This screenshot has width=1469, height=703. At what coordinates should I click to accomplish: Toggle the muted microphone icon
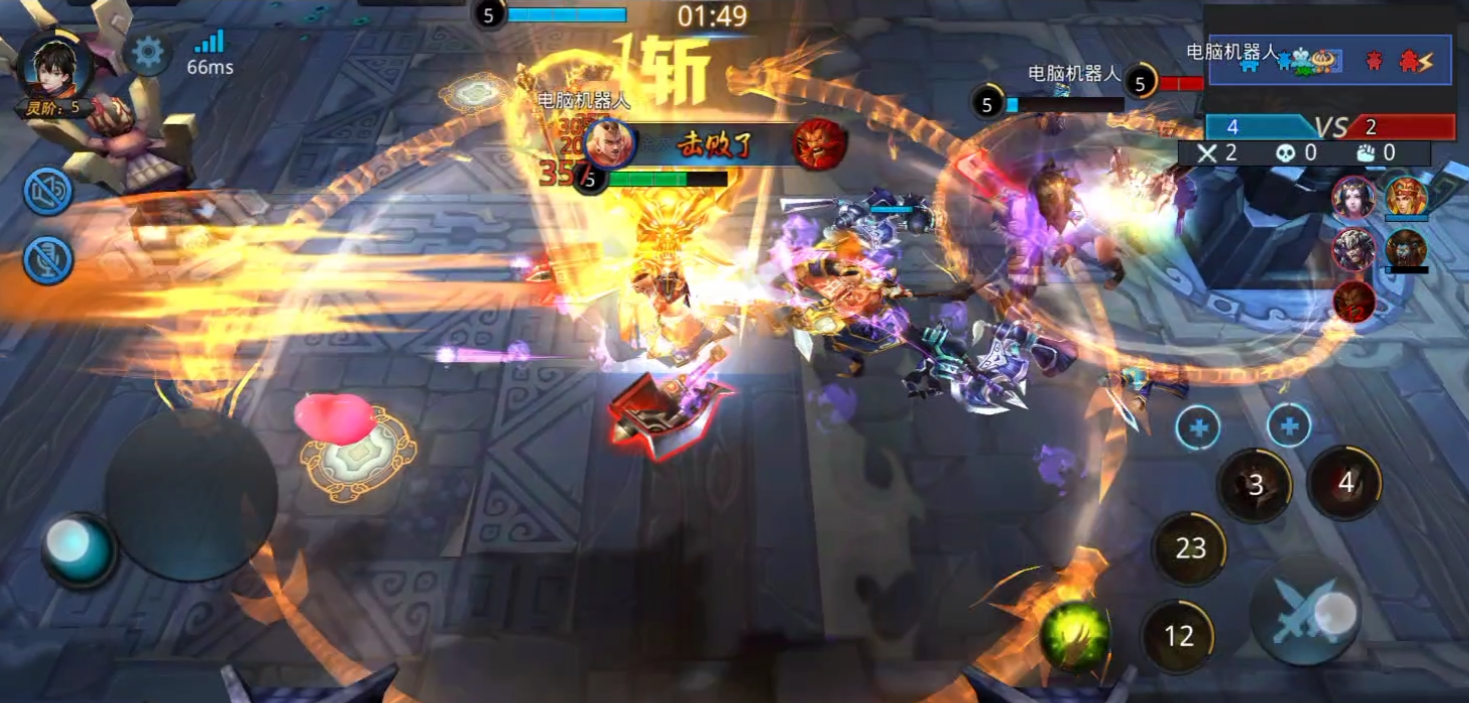coord(48,260)
